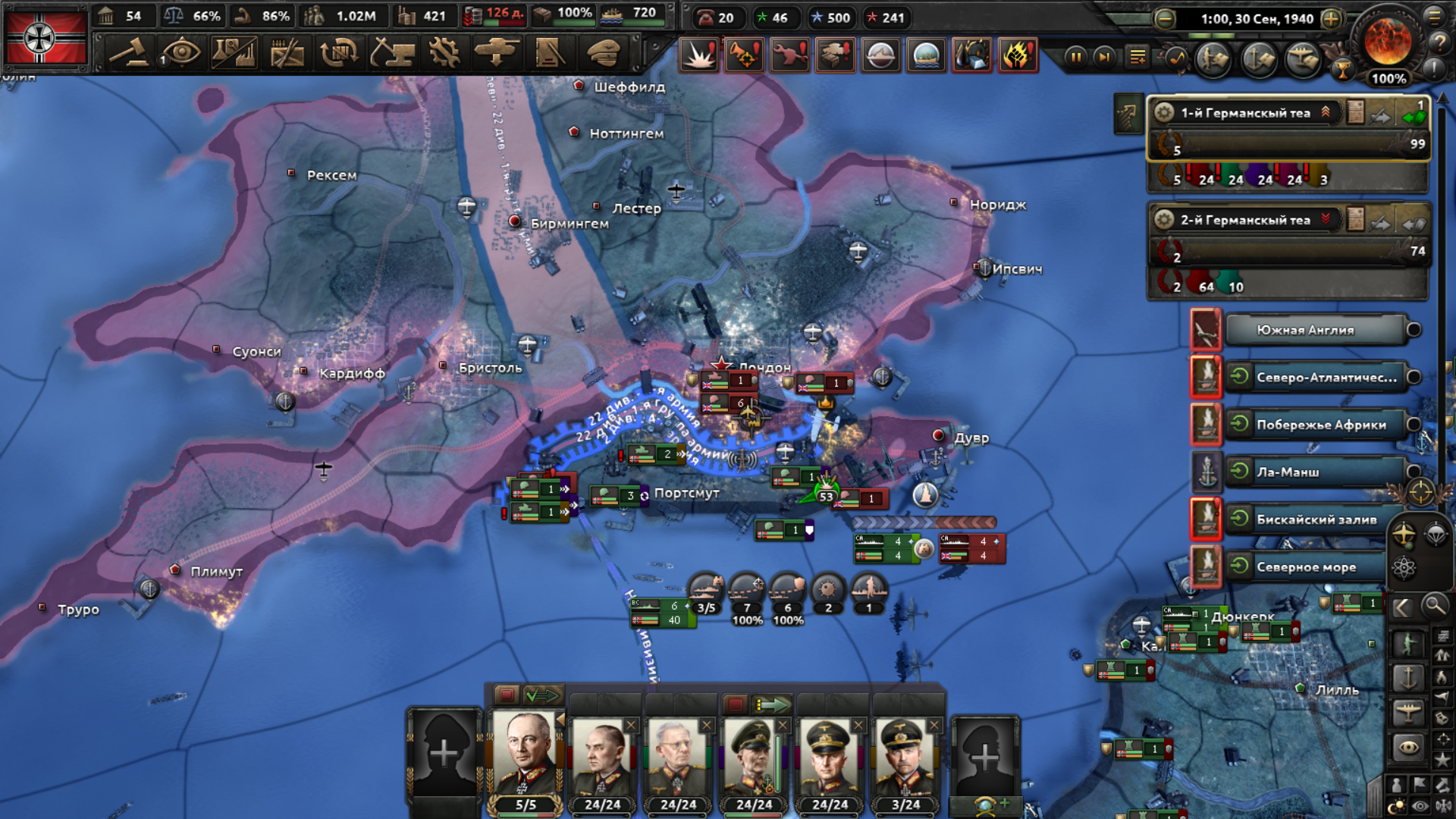Open the construction crane menu

(x=392, y=53)
